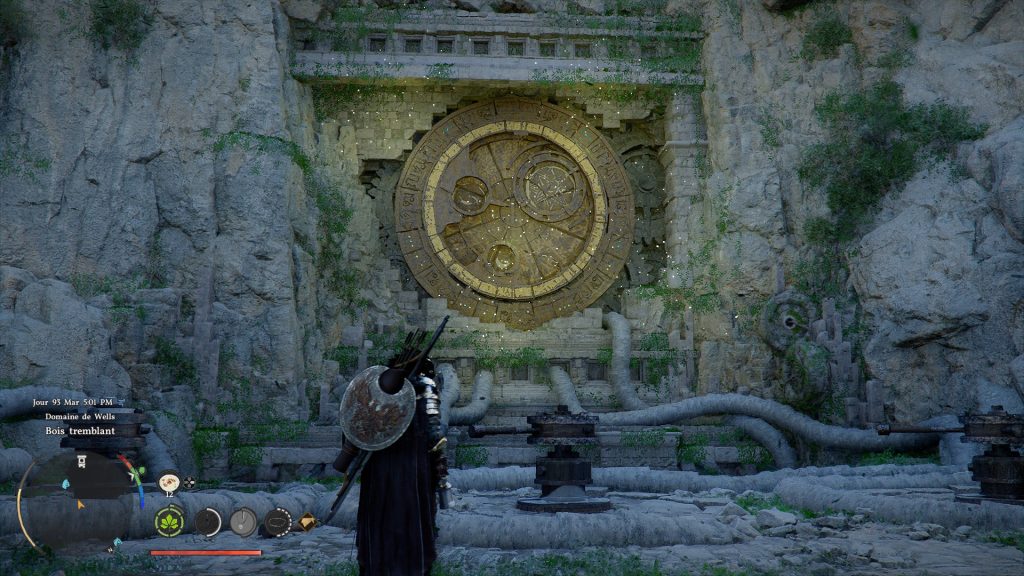Click the gold diamond icon beside the skill row

point(307,521)
